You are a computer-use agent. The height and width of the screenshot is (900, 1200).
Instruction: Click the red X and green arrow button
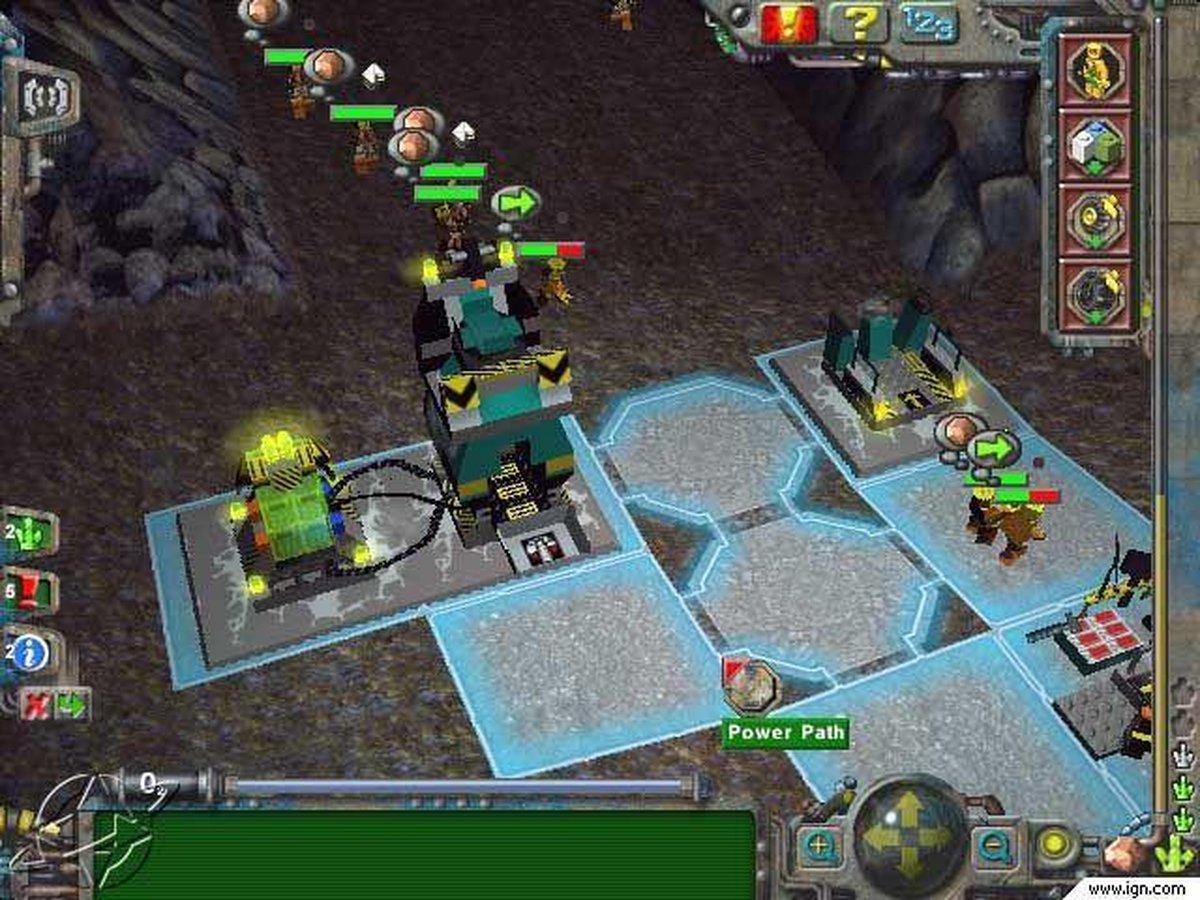[55, 705]
